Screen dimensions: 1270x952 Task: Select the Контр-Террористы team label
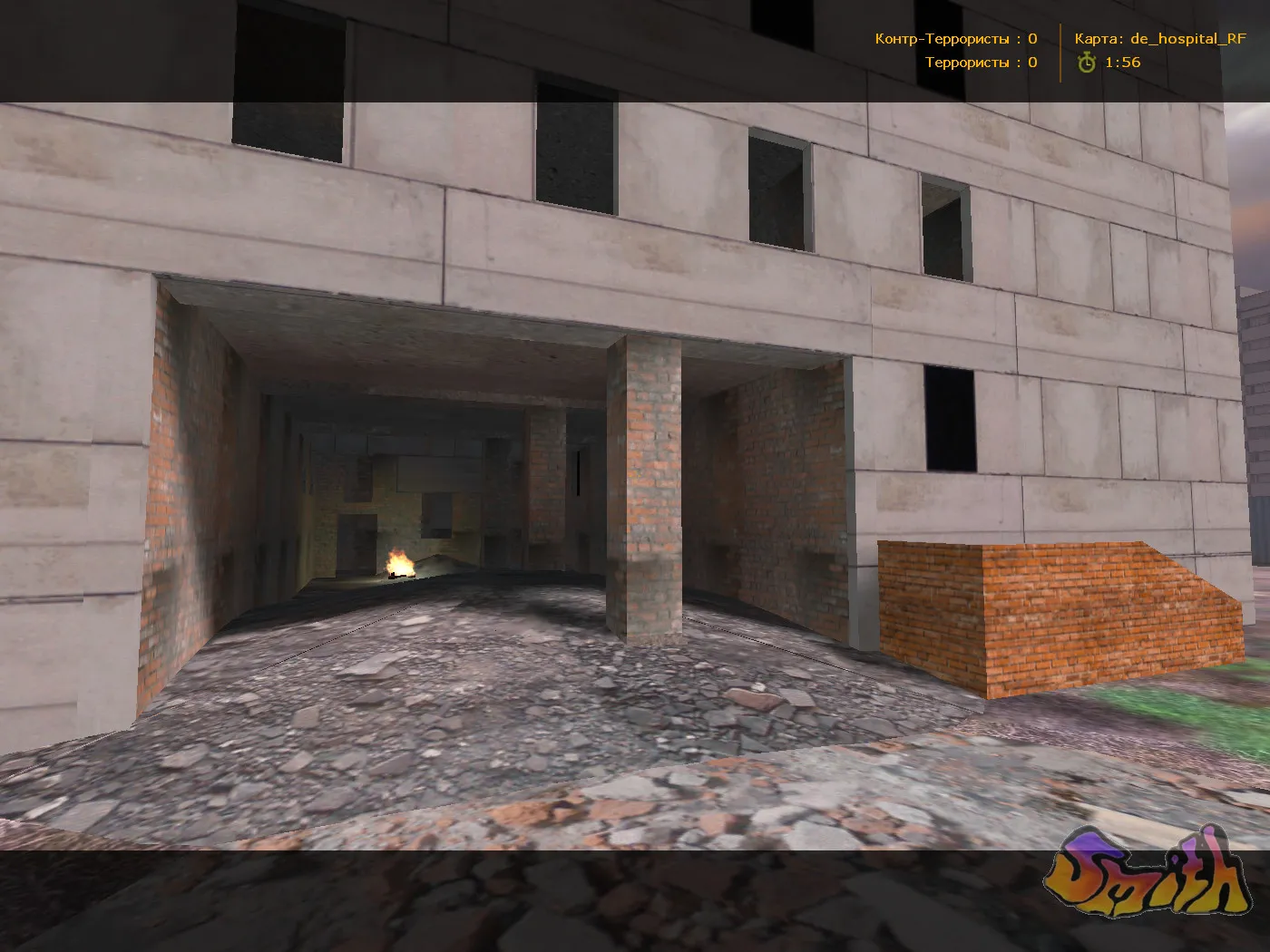click(942, 39)
